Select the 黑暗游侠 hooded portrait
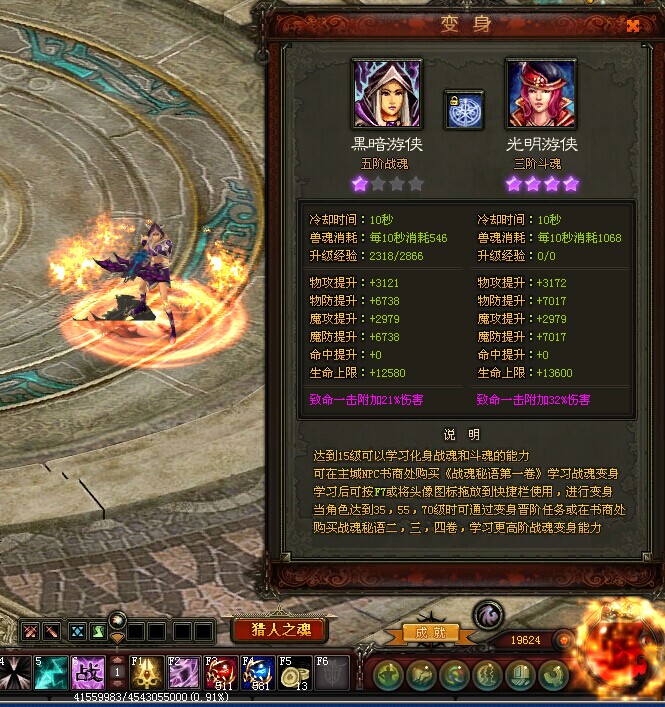Viewport: 665px width, 707px height. [387, 94]
